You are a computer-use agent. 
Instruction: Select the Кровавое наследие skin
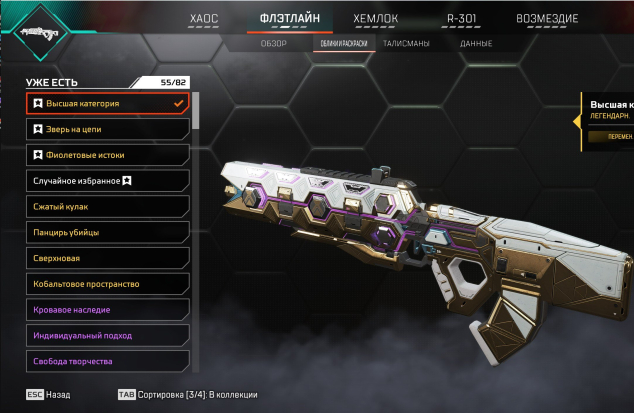tap(107, 310)
